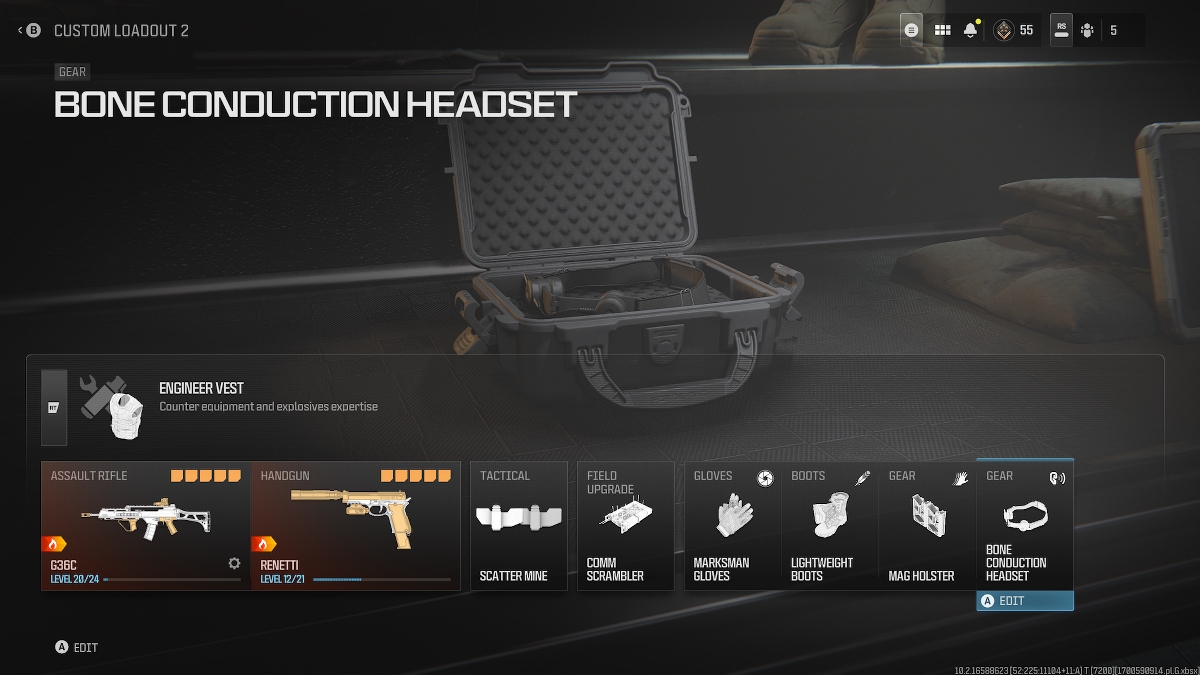1200x675 pixels.
Task: Select the Bone Conduction Headset slot
Action: (1024, 525)
